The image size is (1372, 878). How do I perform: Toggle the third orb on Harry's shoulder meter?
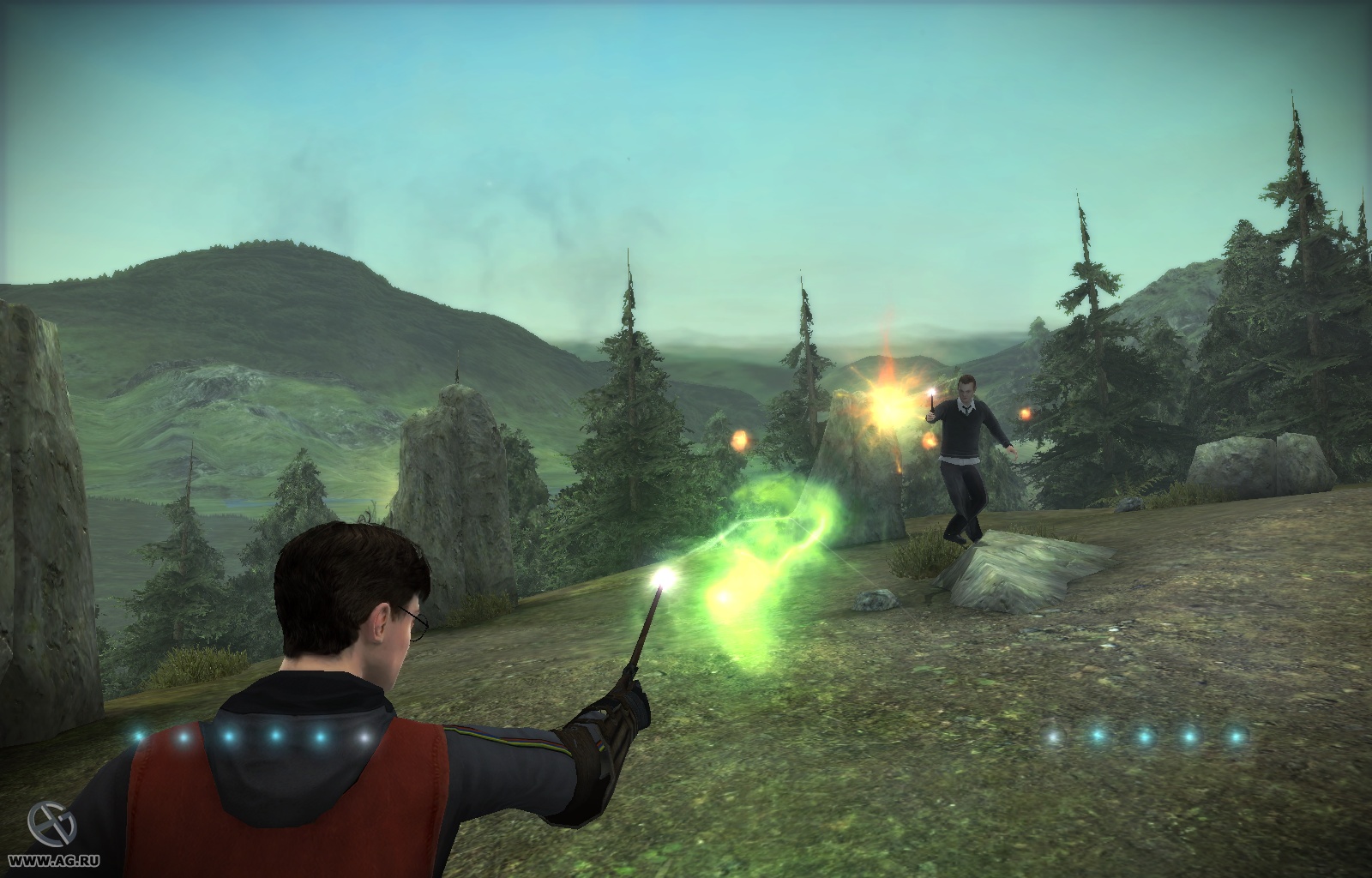[230, 736]
